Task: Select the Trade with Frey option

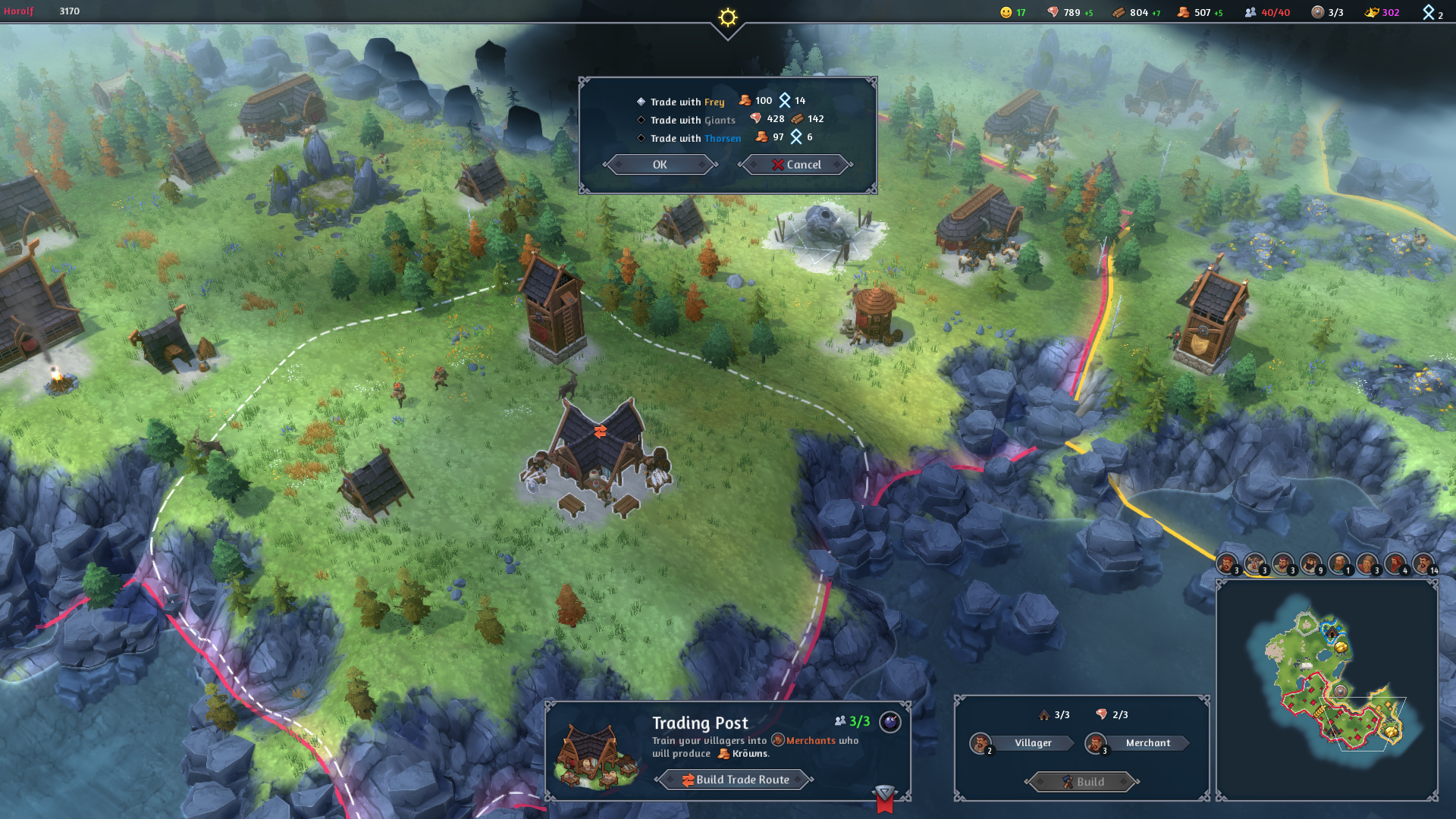Action: point(686,102)
